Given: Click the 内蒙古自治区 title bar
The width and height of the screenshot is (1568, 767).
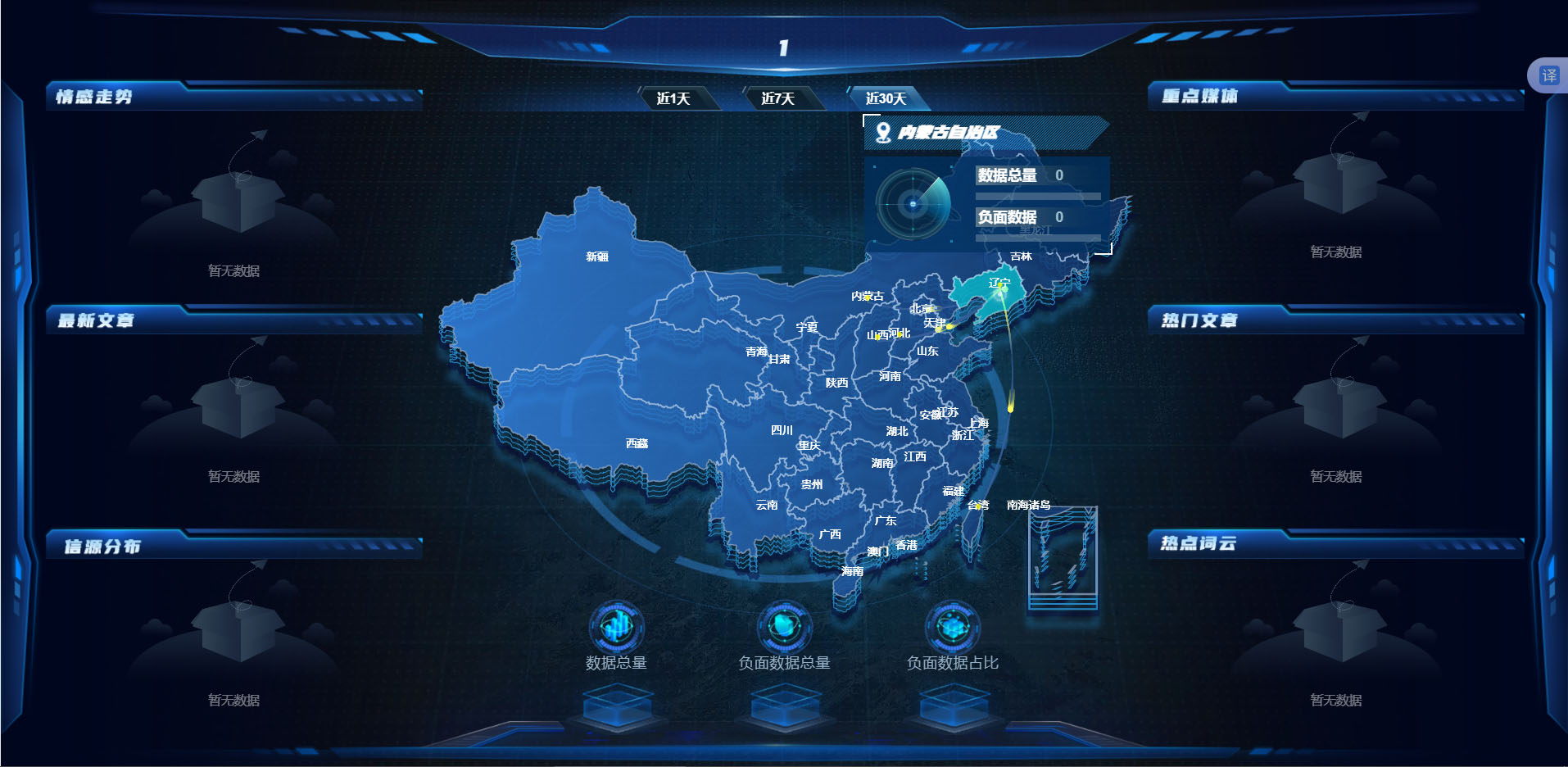Looking at the screenshot, I should click(x=967, y=133).
